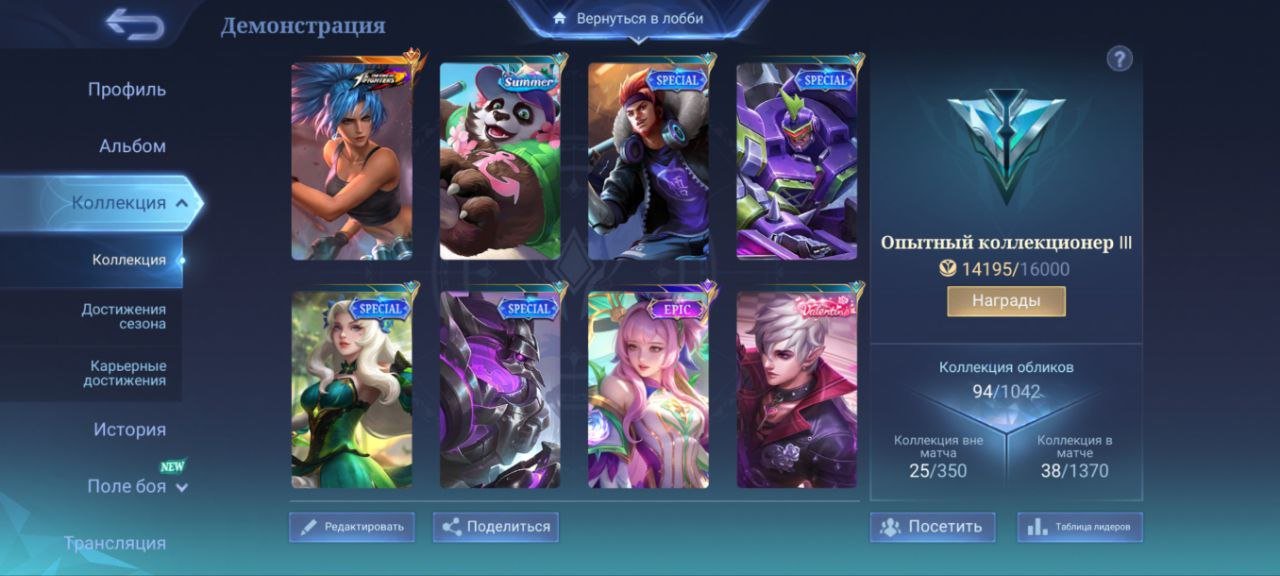Open the Таблица лидеров leaderboard
Screen dimensions: 1280x576
[1080, 527]
